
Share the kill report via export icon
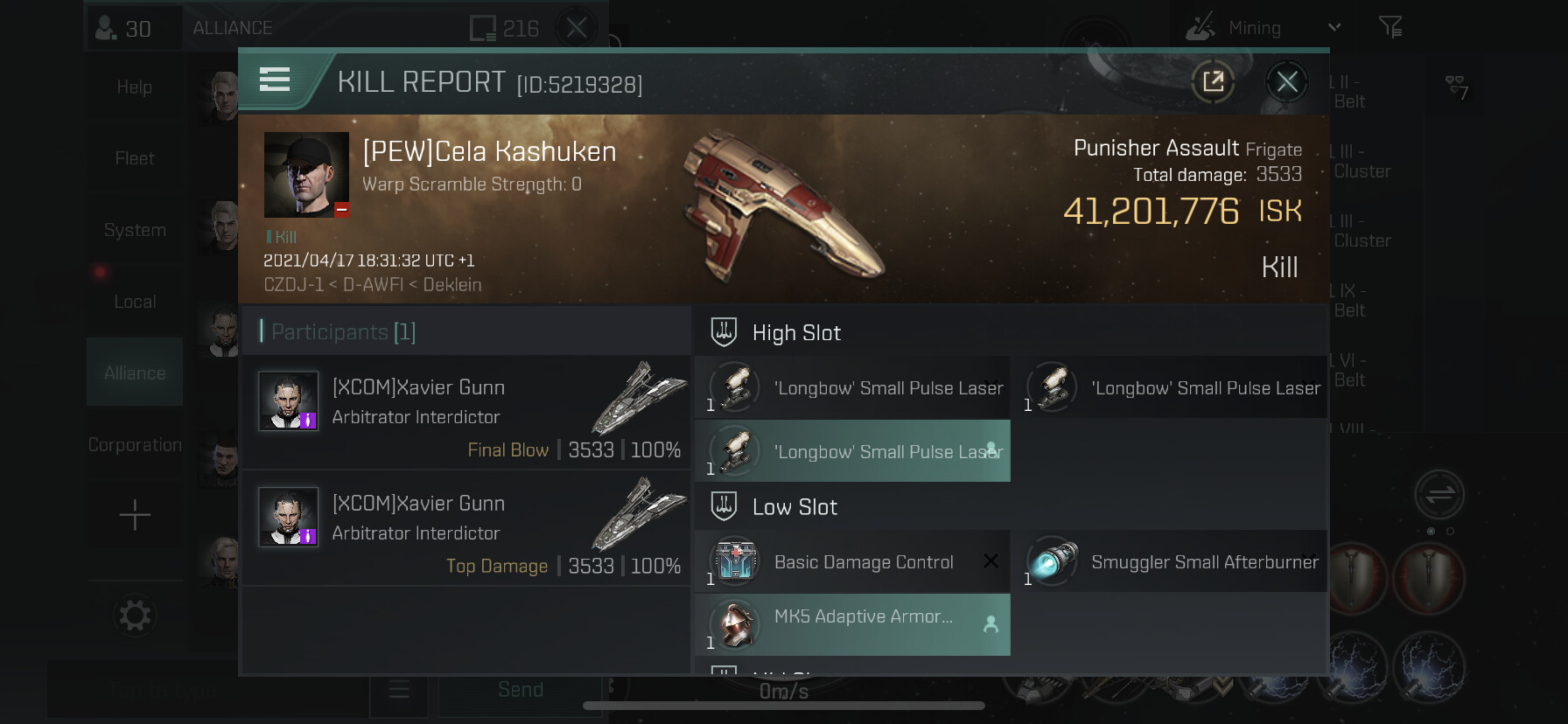(x=1213, y=82)
